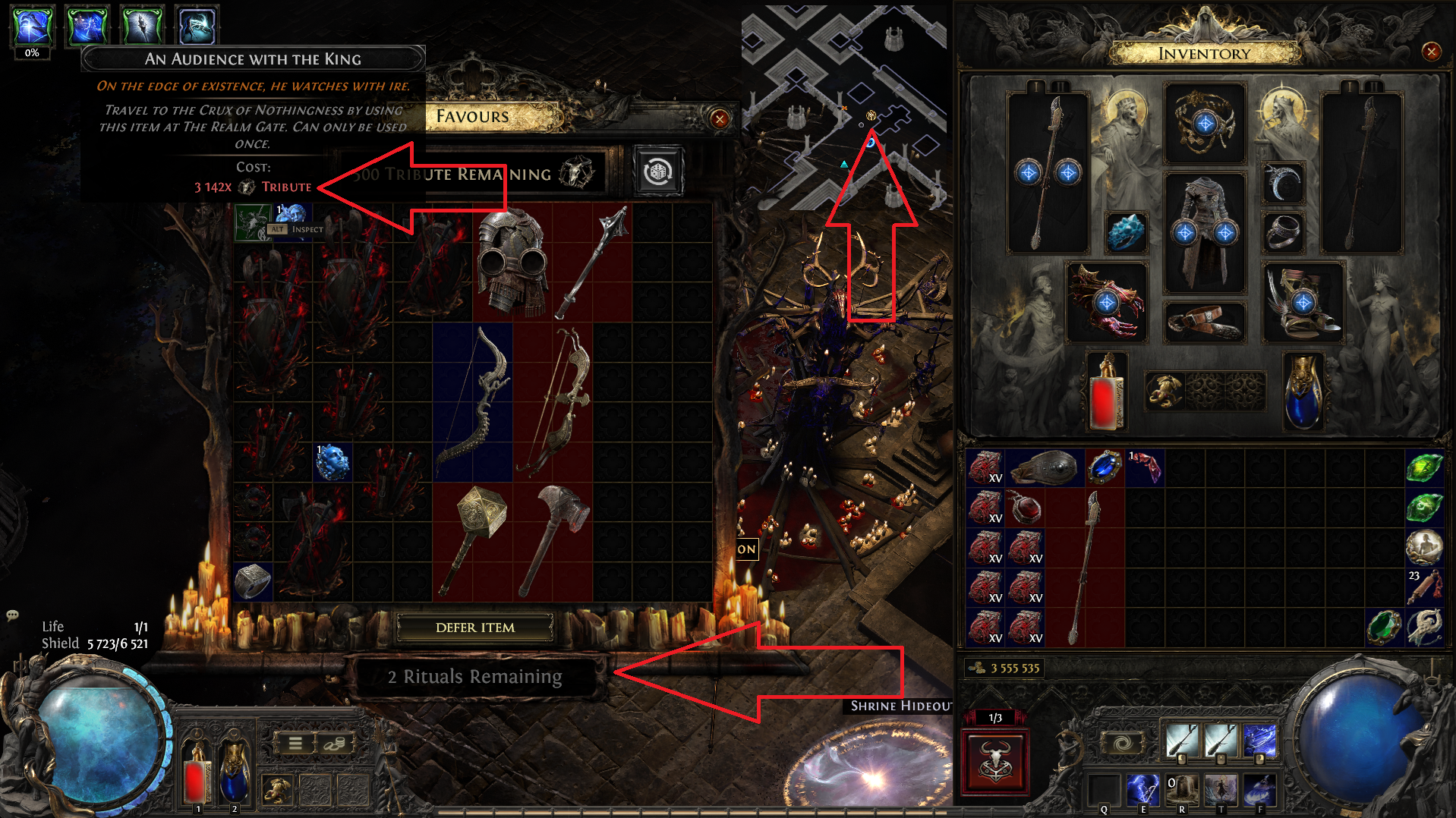Choose the red-backed ornate bow favour
Screen dimensions: 1456x818
553,403
